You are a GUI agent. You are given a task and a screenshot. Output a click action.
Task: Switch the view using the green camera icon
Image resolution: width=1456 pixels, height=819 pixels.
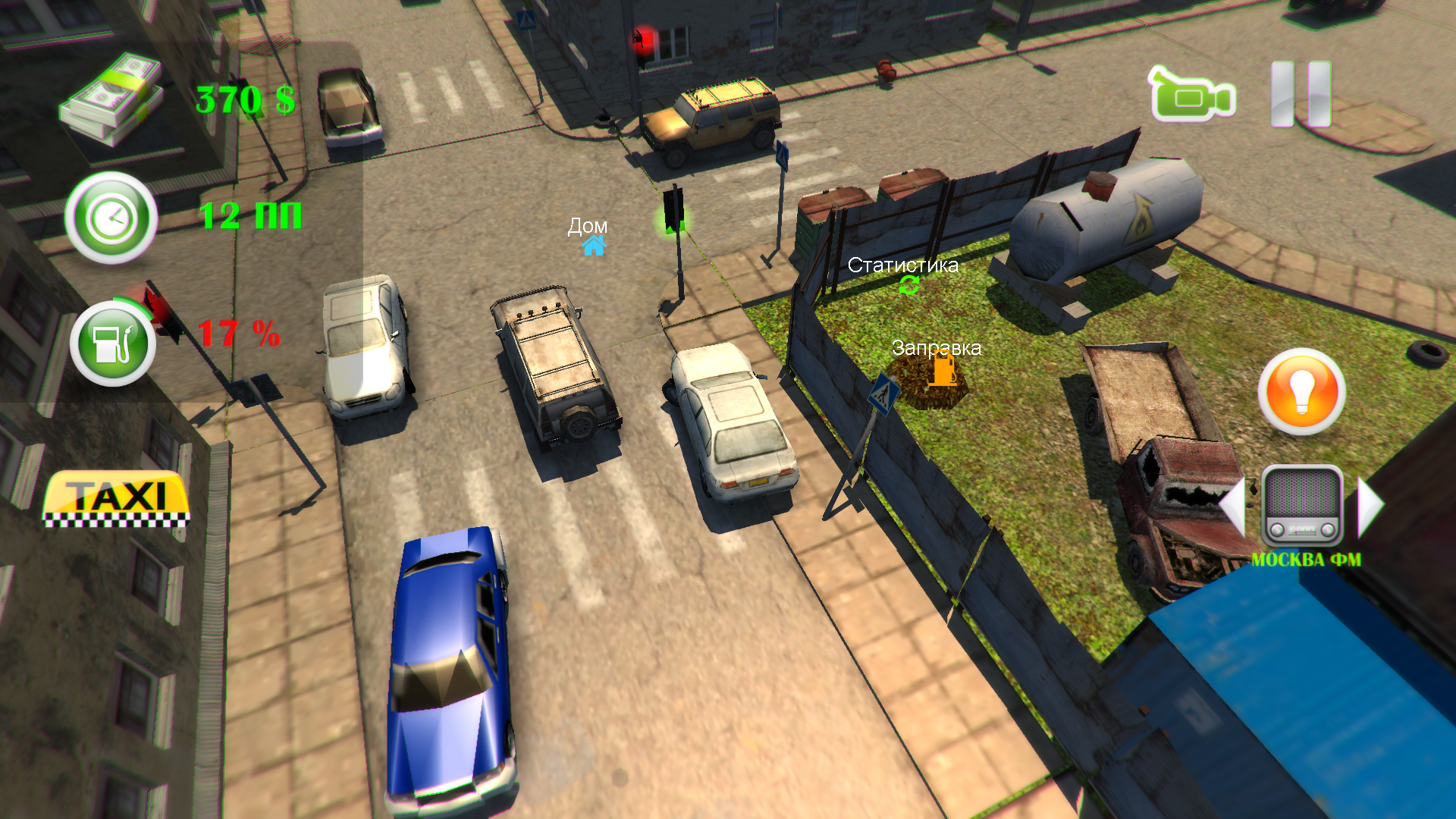point(1192,96)
